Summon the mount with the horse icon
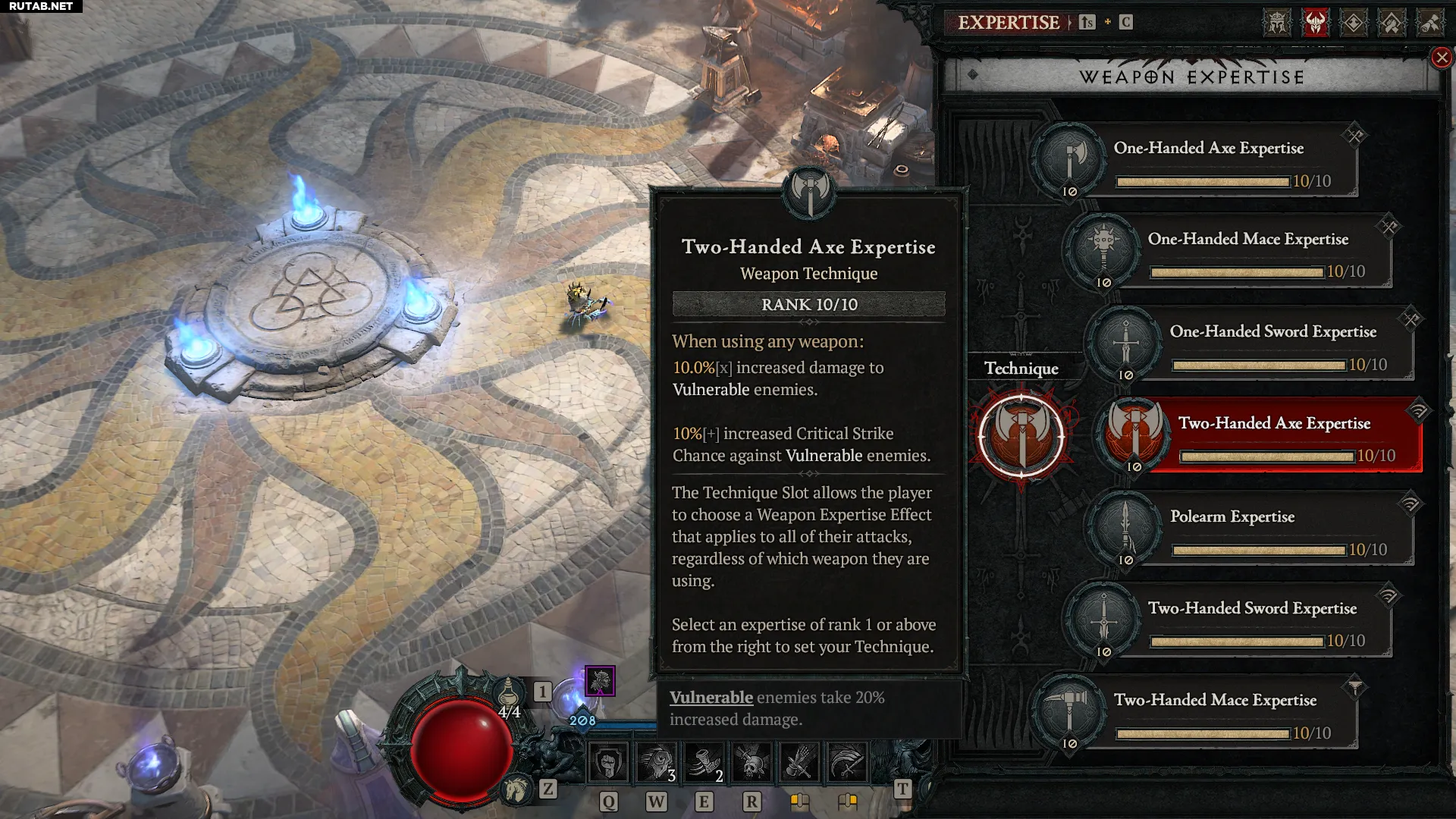 coord(517,789)
